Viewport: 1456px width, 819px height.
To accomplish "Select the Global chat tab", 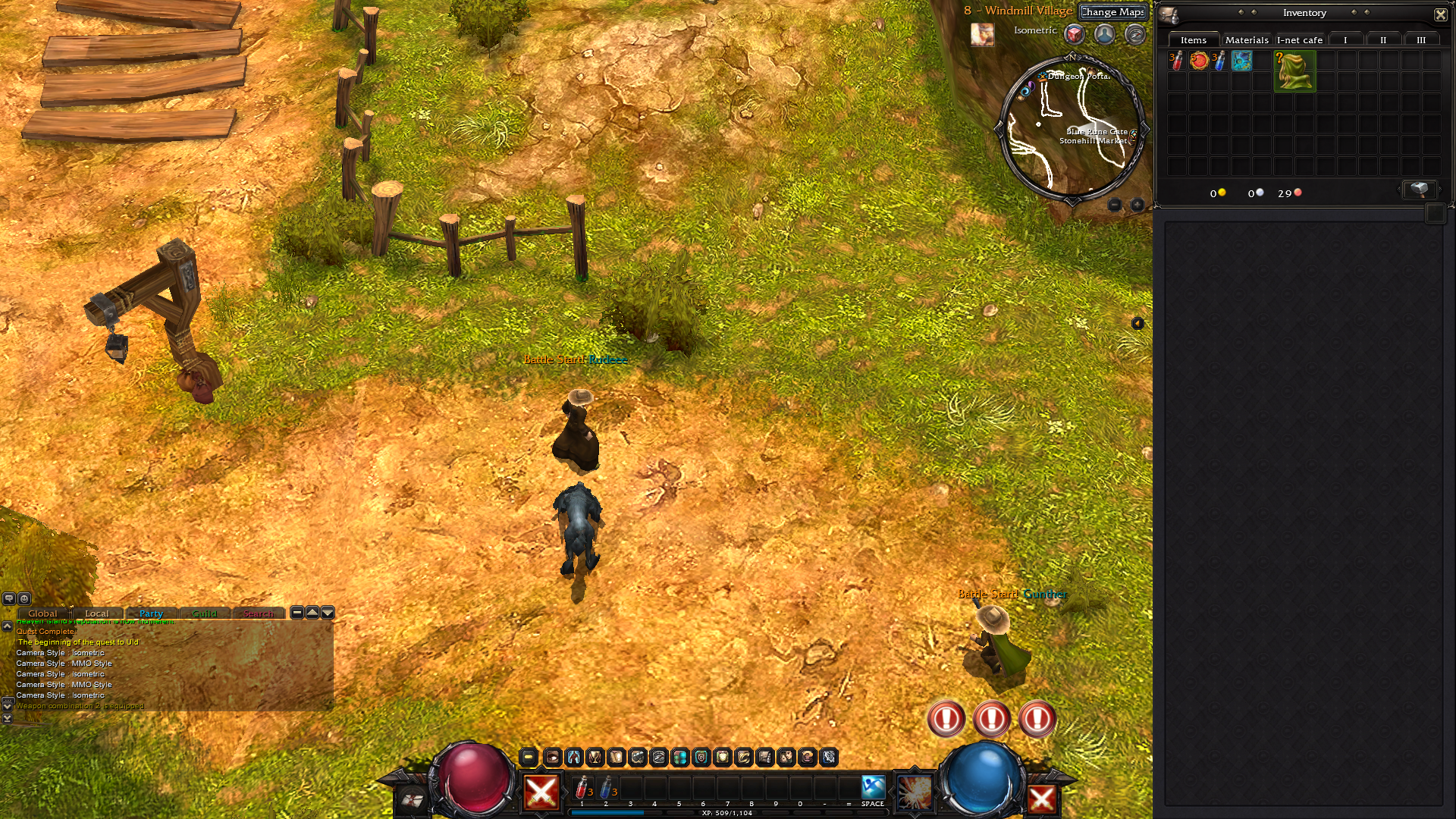I will pos(42,613).
